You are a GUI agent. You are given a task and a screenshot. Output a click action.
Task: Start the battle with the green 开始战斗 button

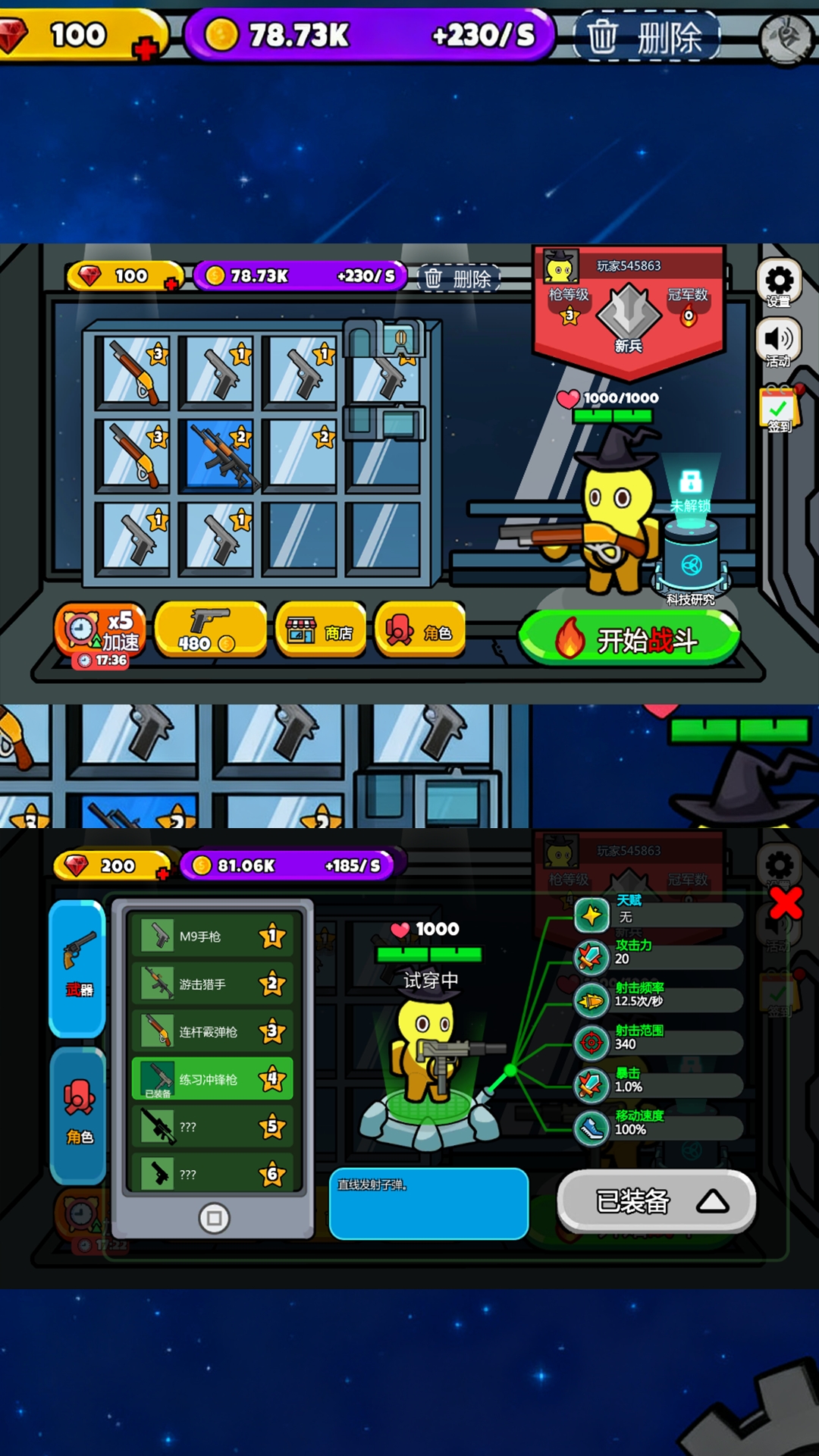tap(629, 639)
